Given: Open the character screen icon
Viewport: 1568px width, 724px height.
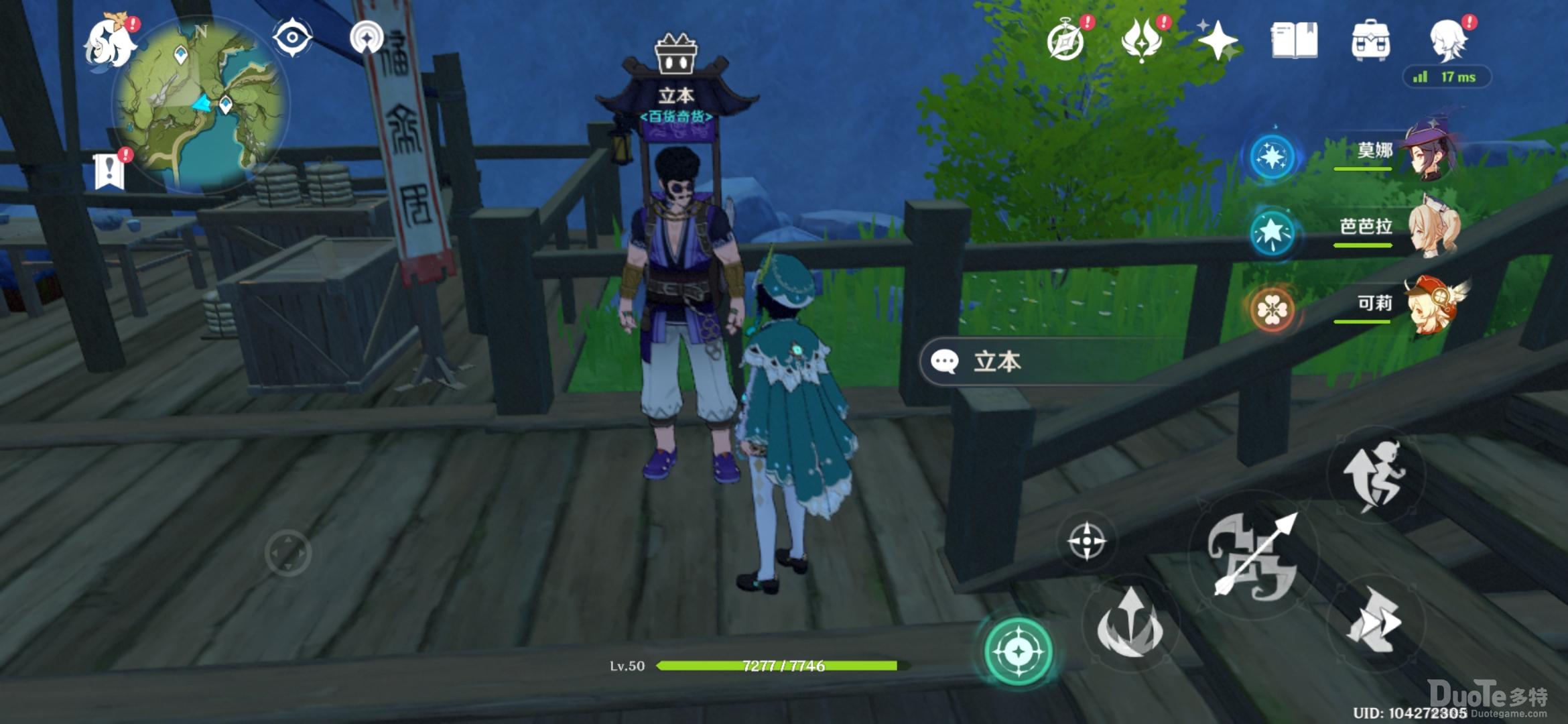Looking at the screenshot, I should click(x=1447, y=40).
